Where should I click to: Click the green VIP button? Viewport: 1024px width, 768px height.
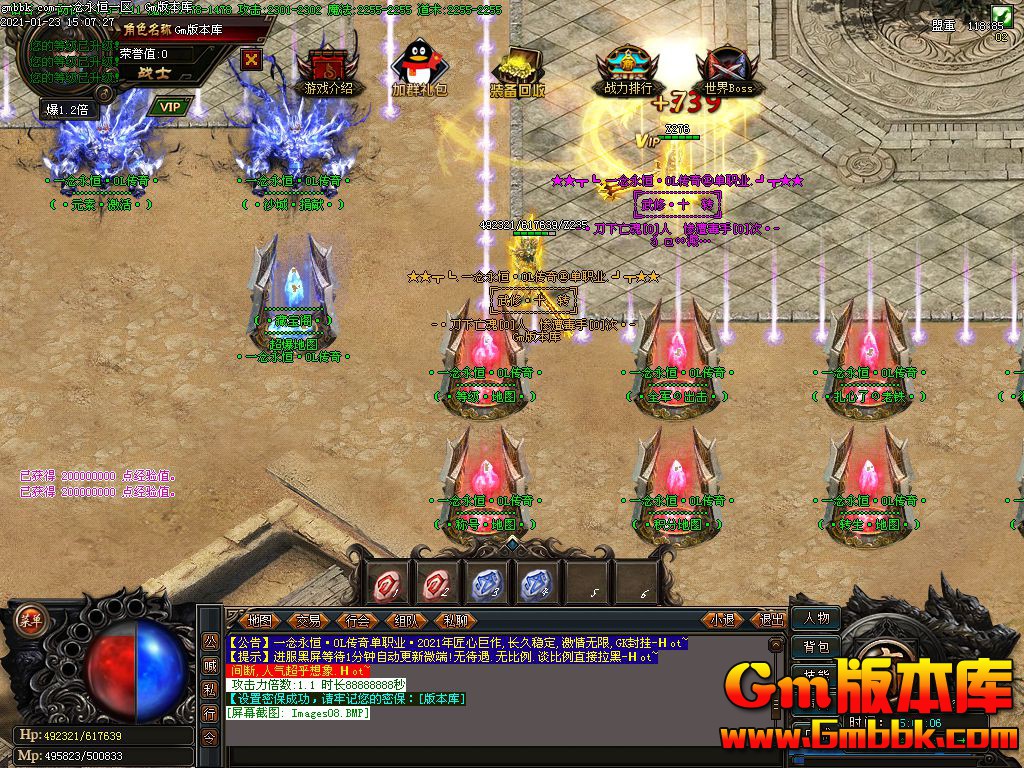coord(170,106)
